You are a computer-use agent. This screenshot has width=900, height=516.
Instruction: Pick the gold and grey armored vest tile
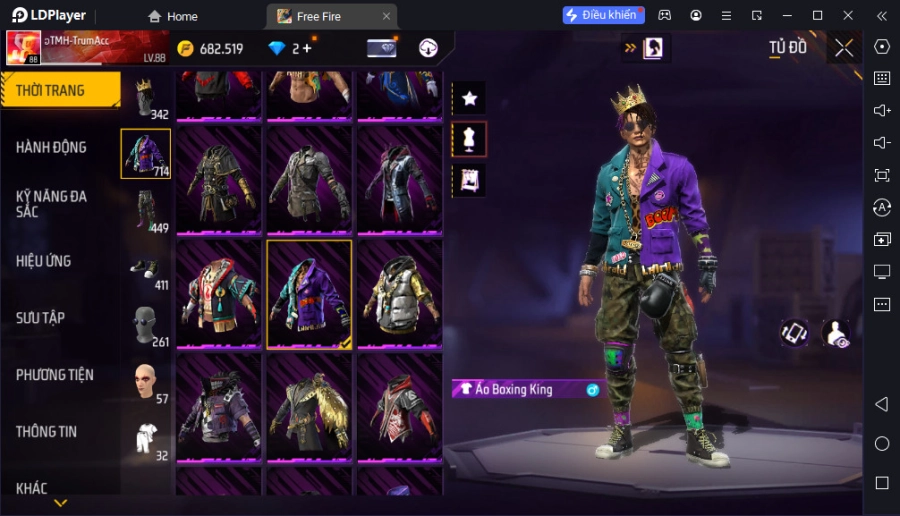[399, 294]
